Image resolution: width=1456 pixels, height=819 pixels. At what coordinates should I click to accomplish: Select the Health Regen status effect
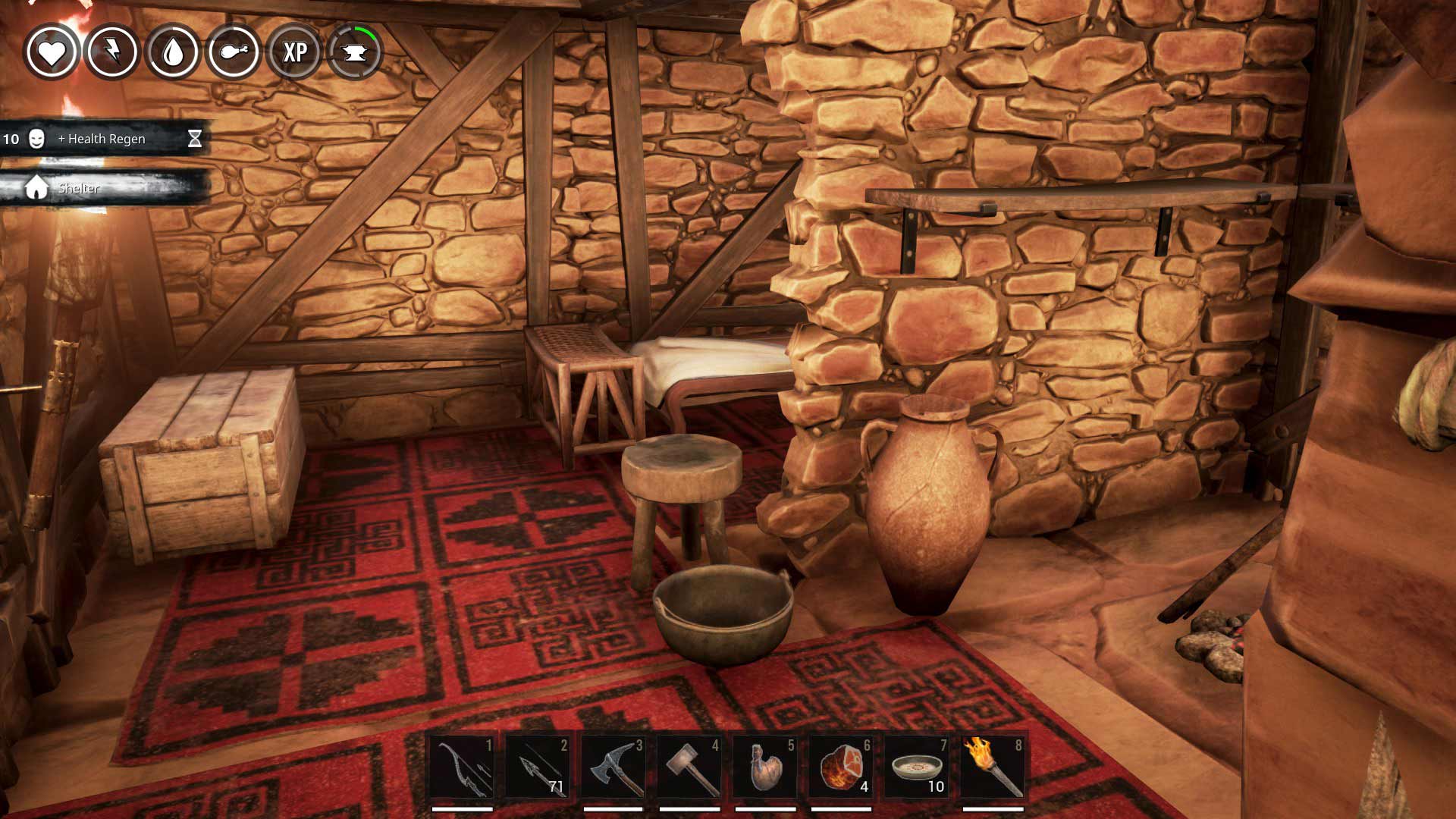[102, 139]
